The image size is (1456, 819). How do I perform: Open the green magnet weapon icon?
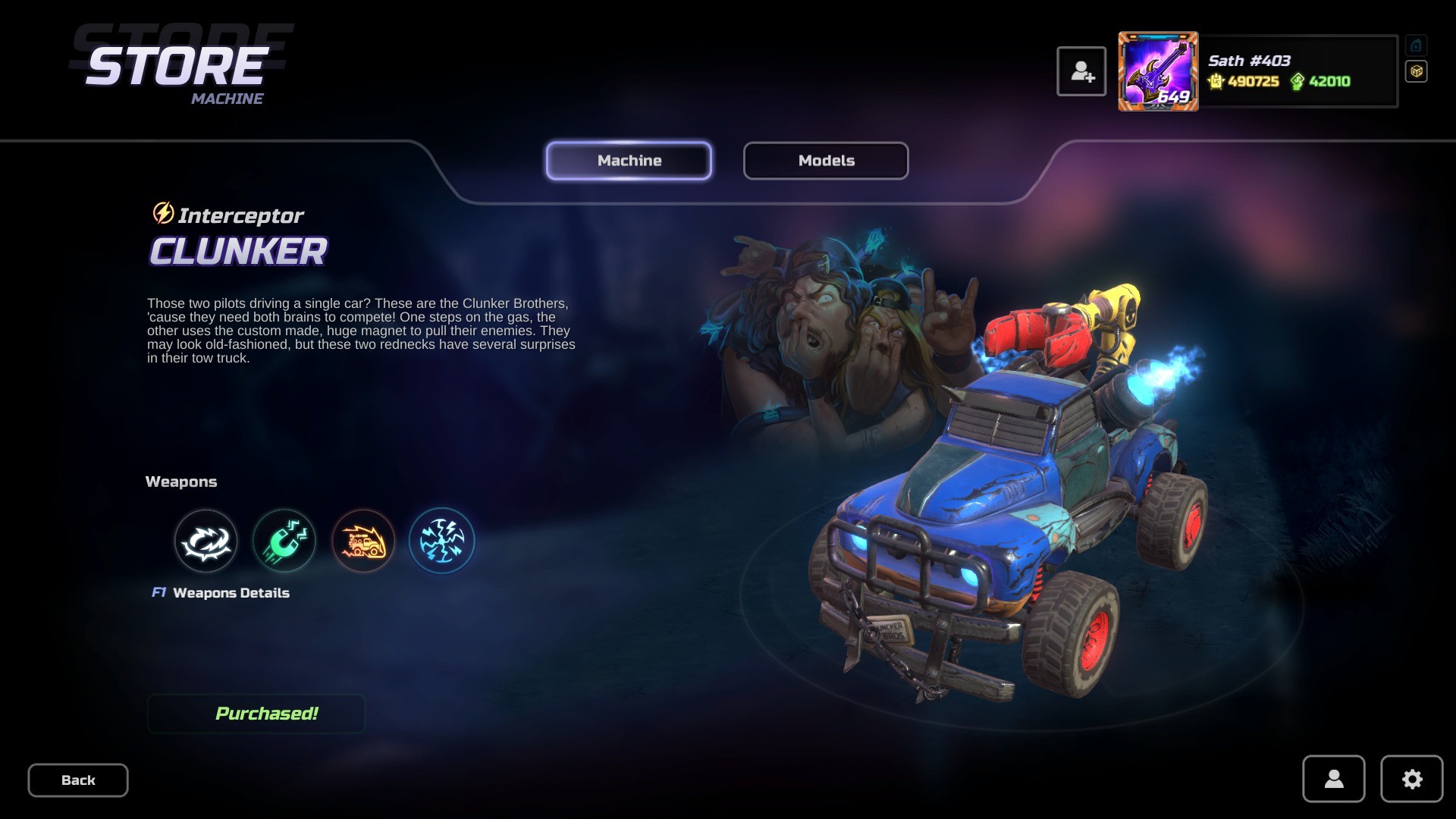(284, 540)
